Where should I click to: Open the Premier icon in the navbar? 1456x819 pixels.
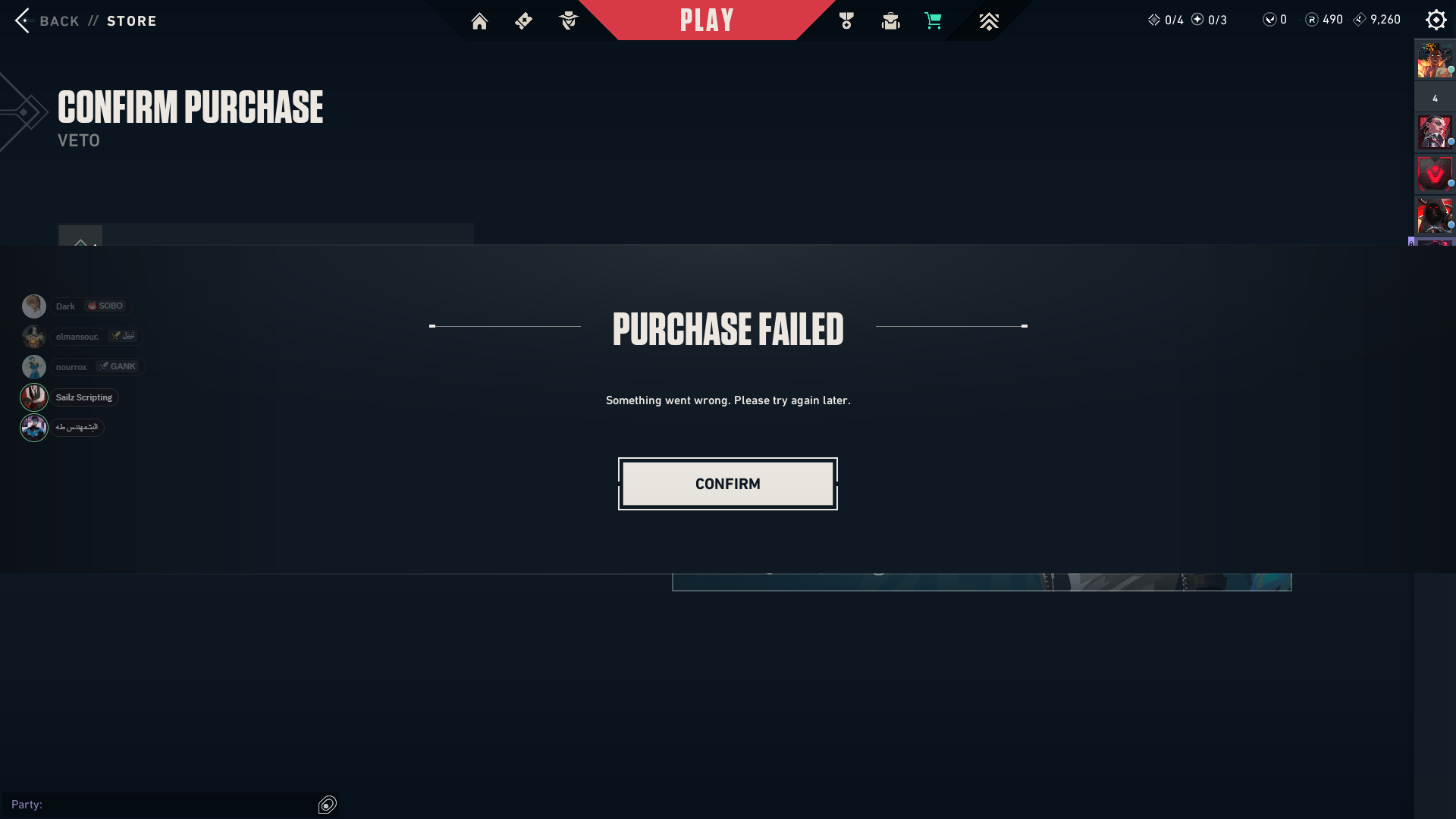click(x=989, y=20)
